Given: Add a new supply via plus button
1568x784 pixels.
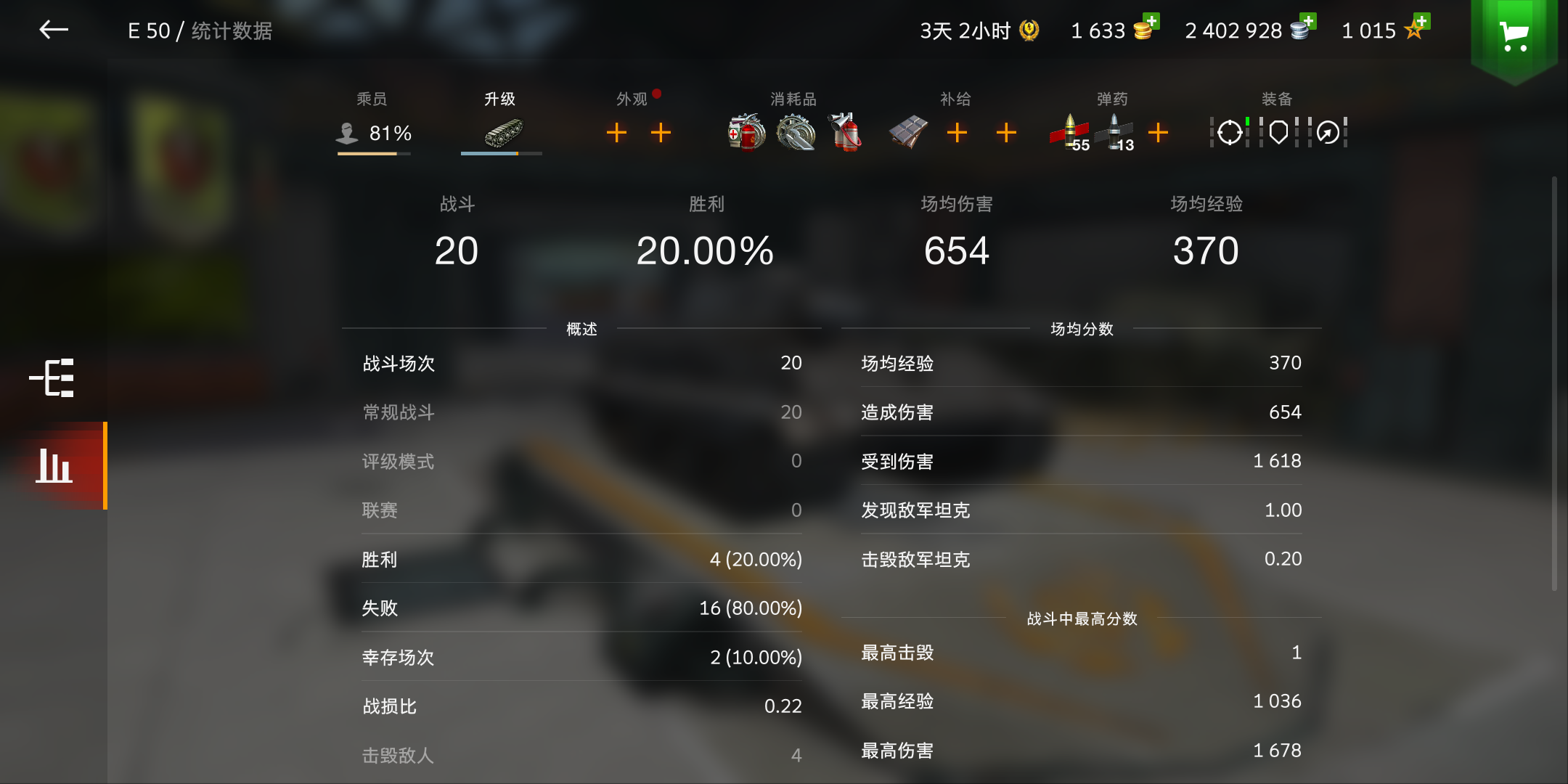Looking at the screenshot, I should 957,132.
